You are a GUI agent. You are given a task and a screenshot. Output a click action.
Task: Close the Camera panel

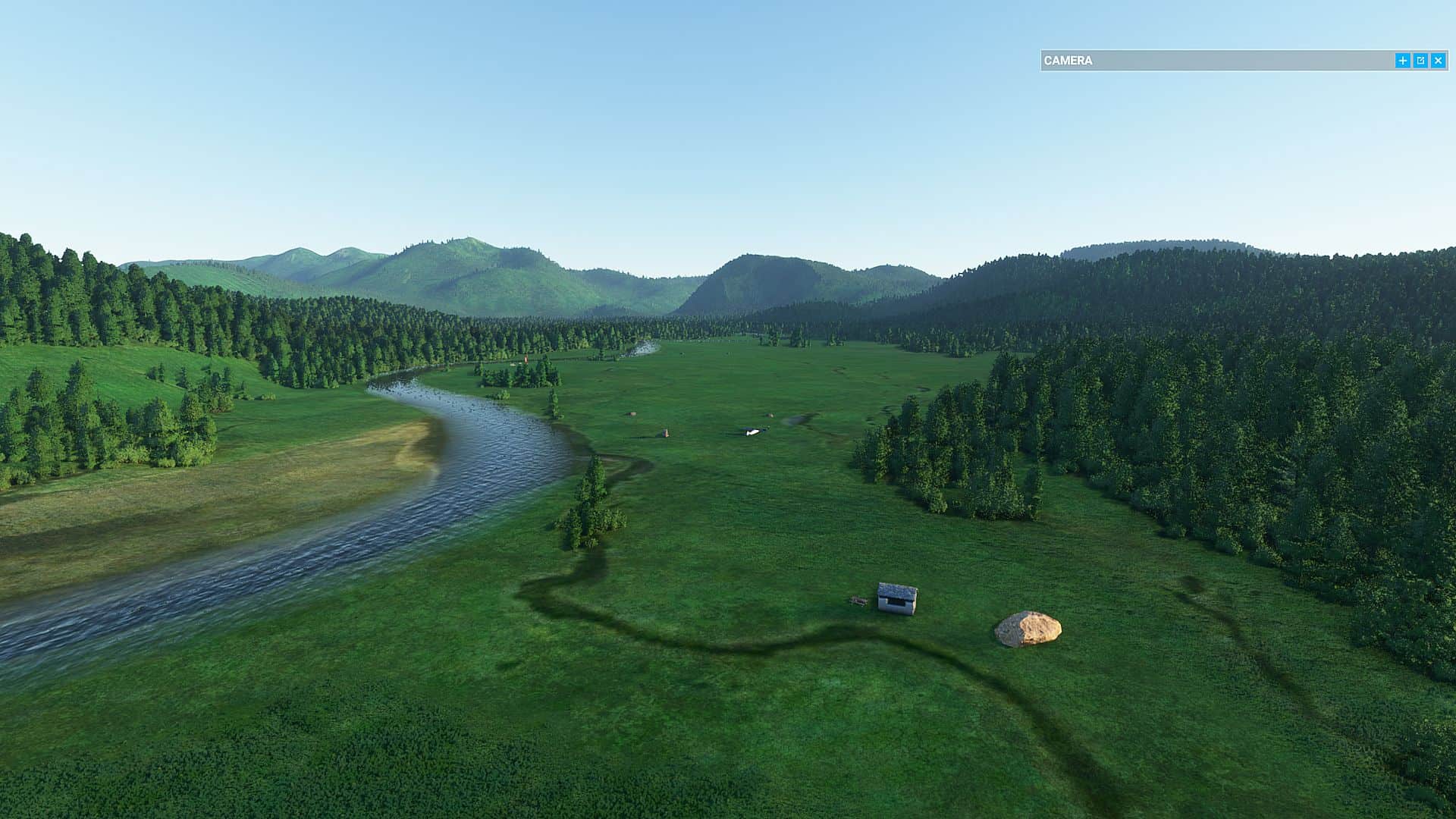(x=1438, y=61)
